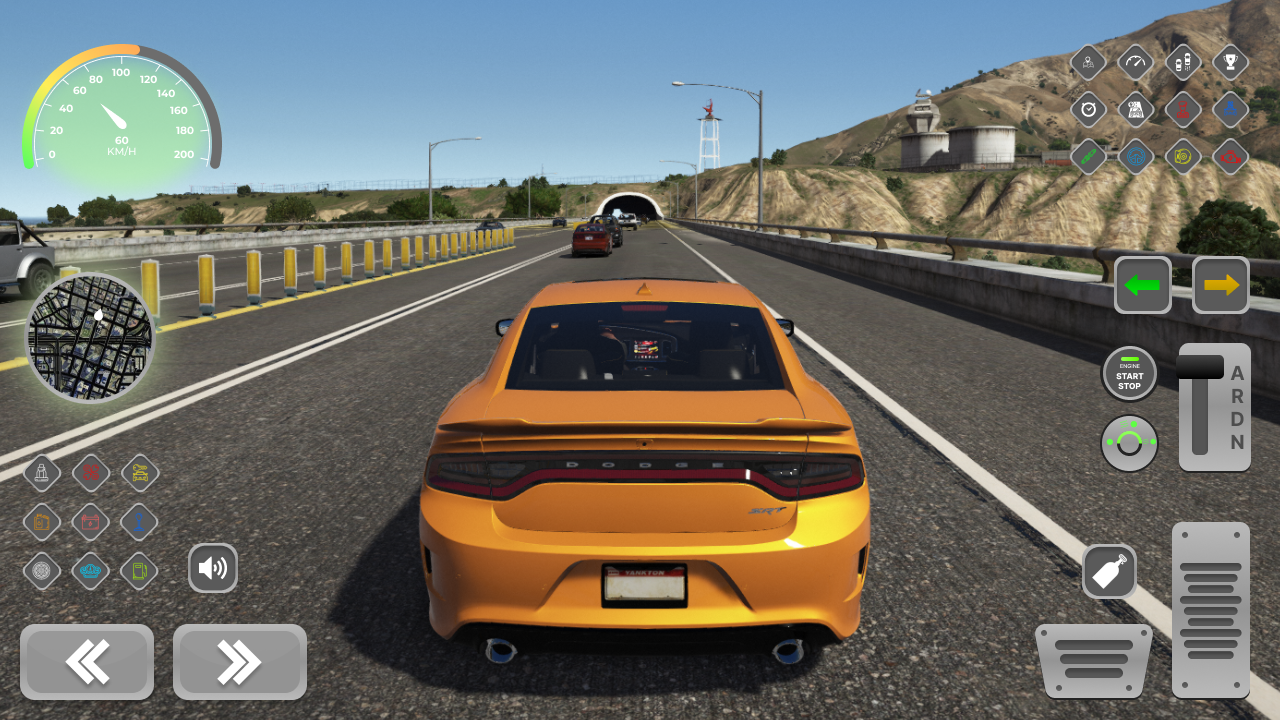The width and height of the screenshot is (1280, 720).
Task: Select the blue steering wheel icon
Action: pos(1136,157)
